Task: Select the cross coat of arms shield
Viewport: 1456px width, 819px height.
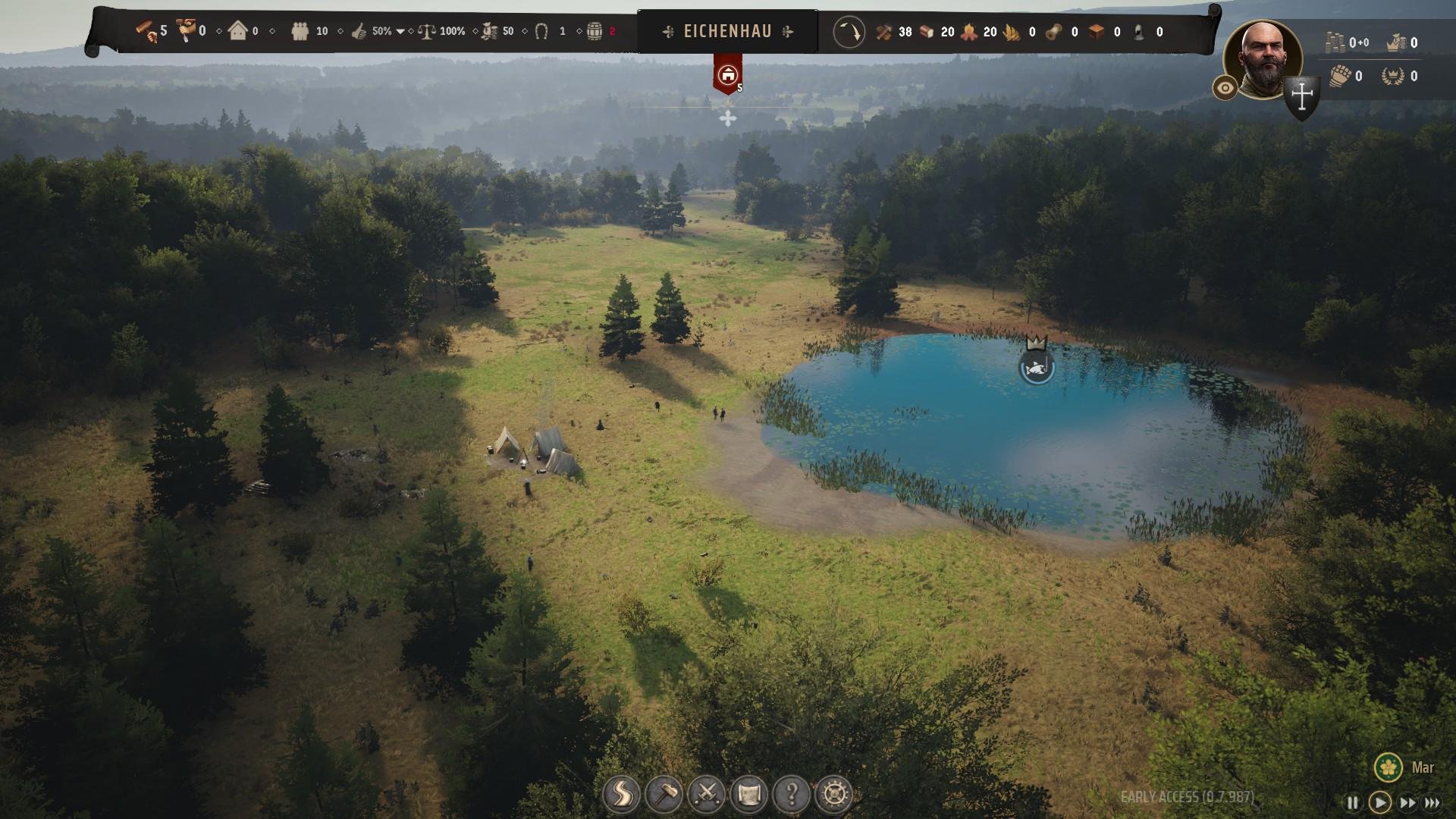Action: 1302,97
